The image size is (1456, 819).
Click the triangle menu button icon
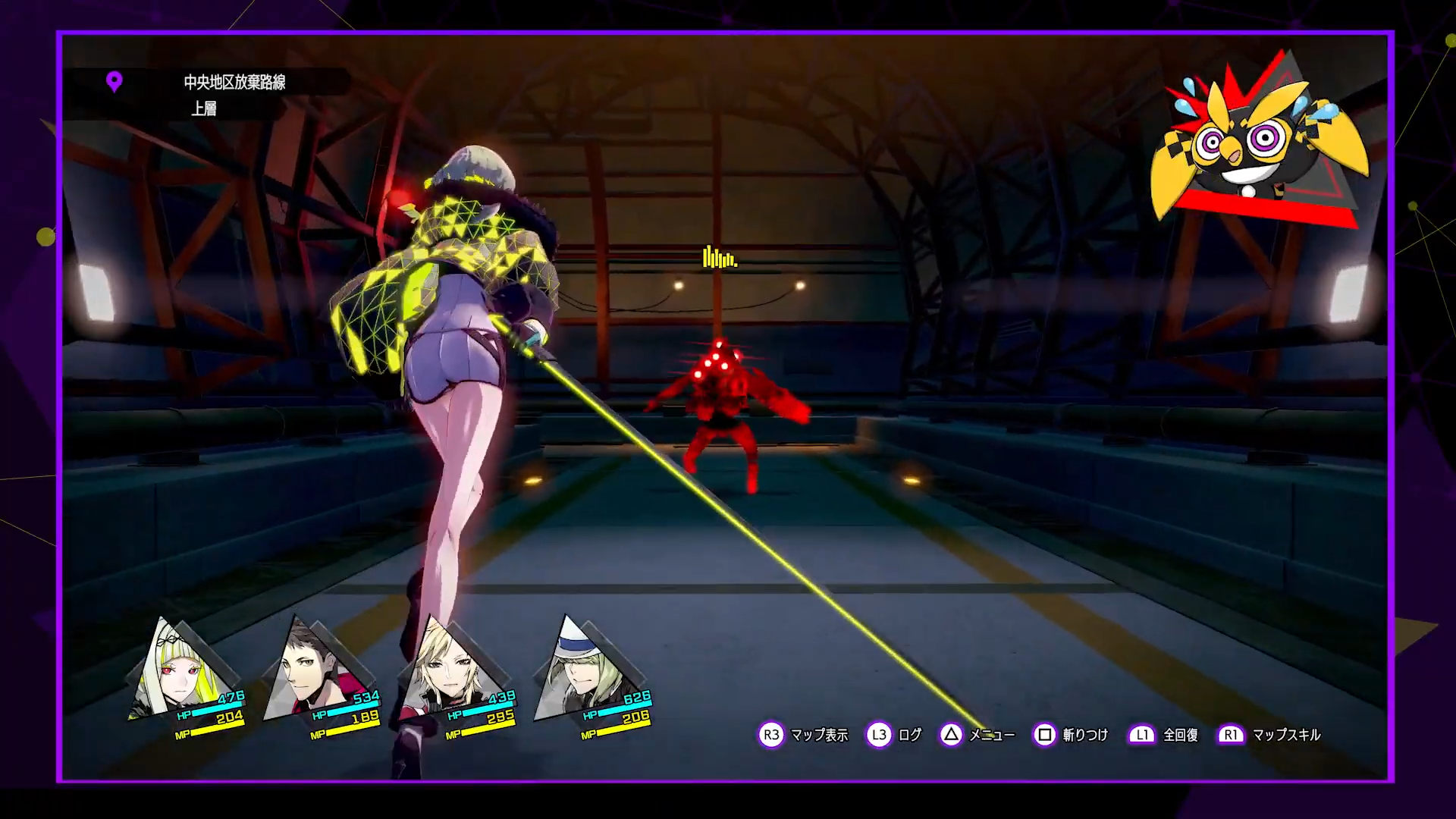tap(952, 734)
